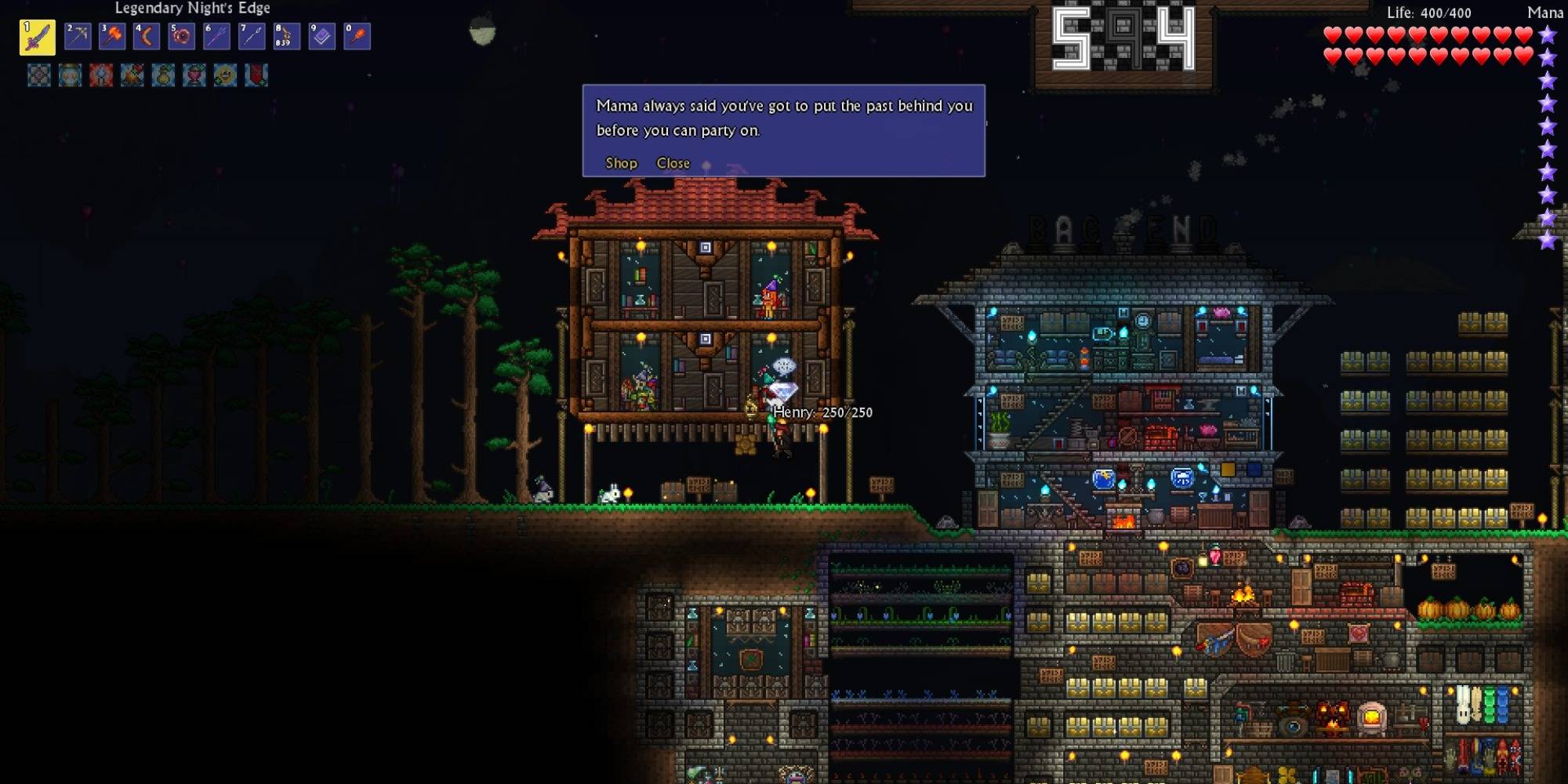Select the Night's Edge sword slot
The height and width of the screenshot is (784, 1568).
coord(38,37)
